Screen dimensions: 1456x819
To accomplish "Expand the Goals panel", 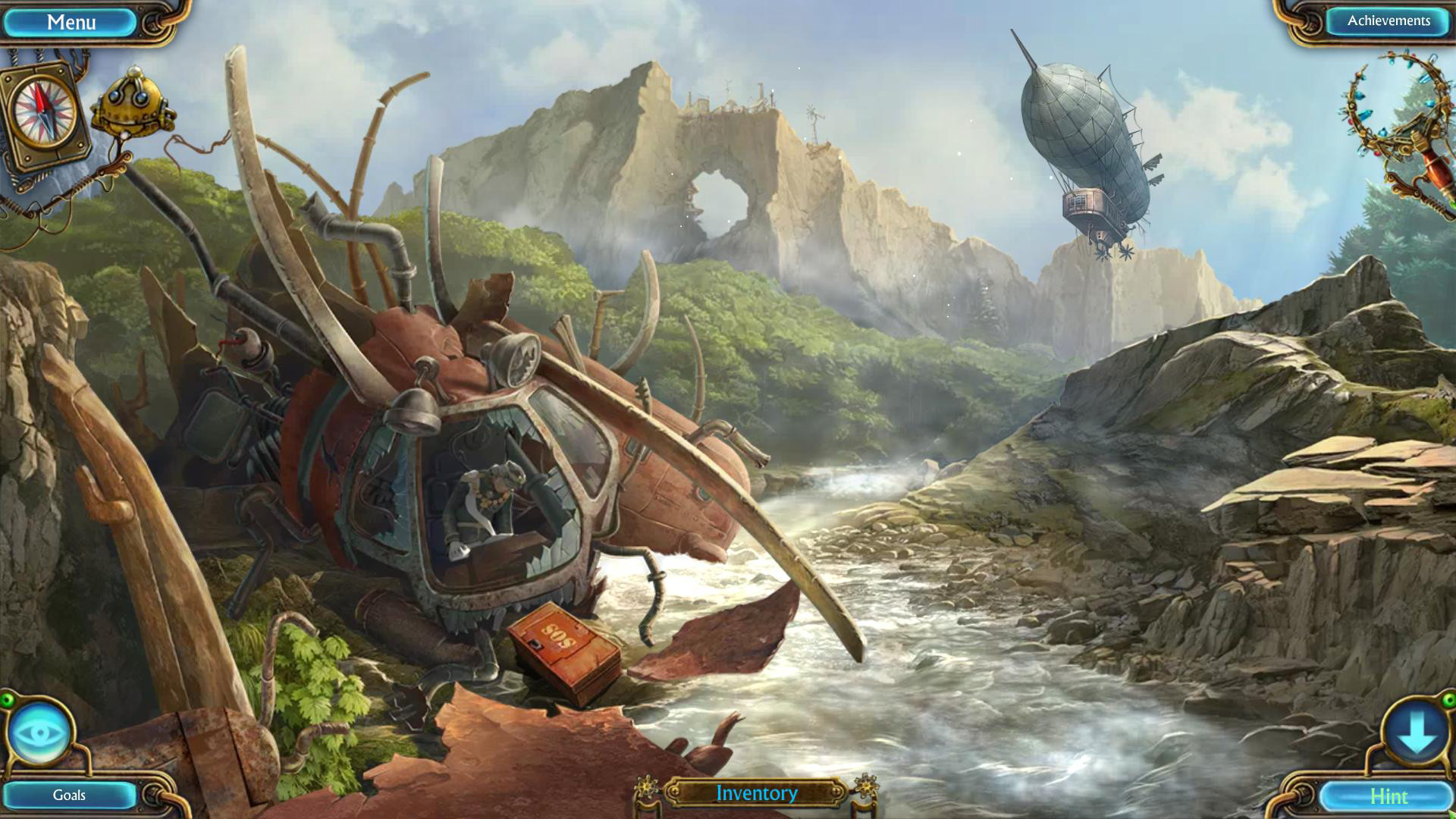I will pyautogui.click(x=68, y=796).
